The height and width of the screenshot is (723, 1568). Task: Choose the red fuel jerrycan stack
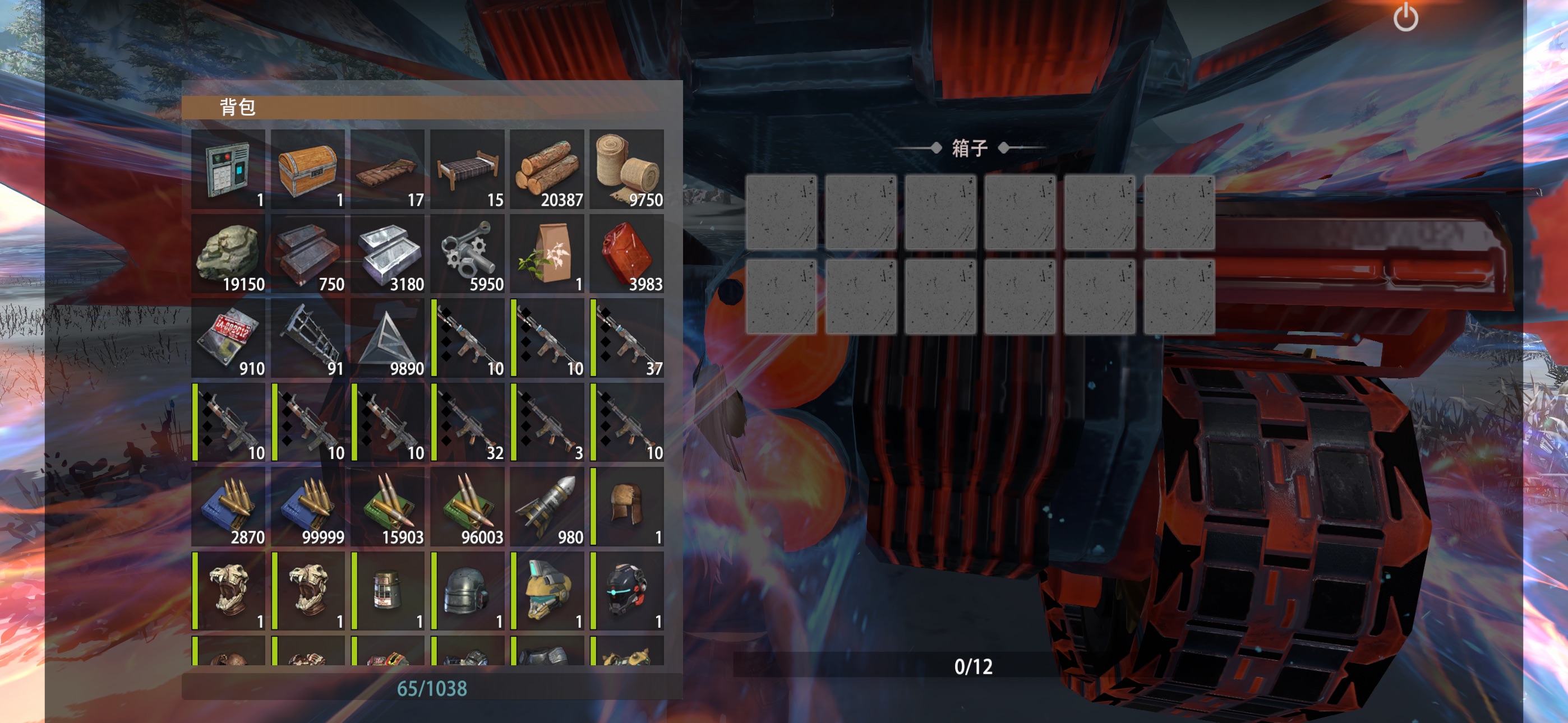tap(627, 254)
